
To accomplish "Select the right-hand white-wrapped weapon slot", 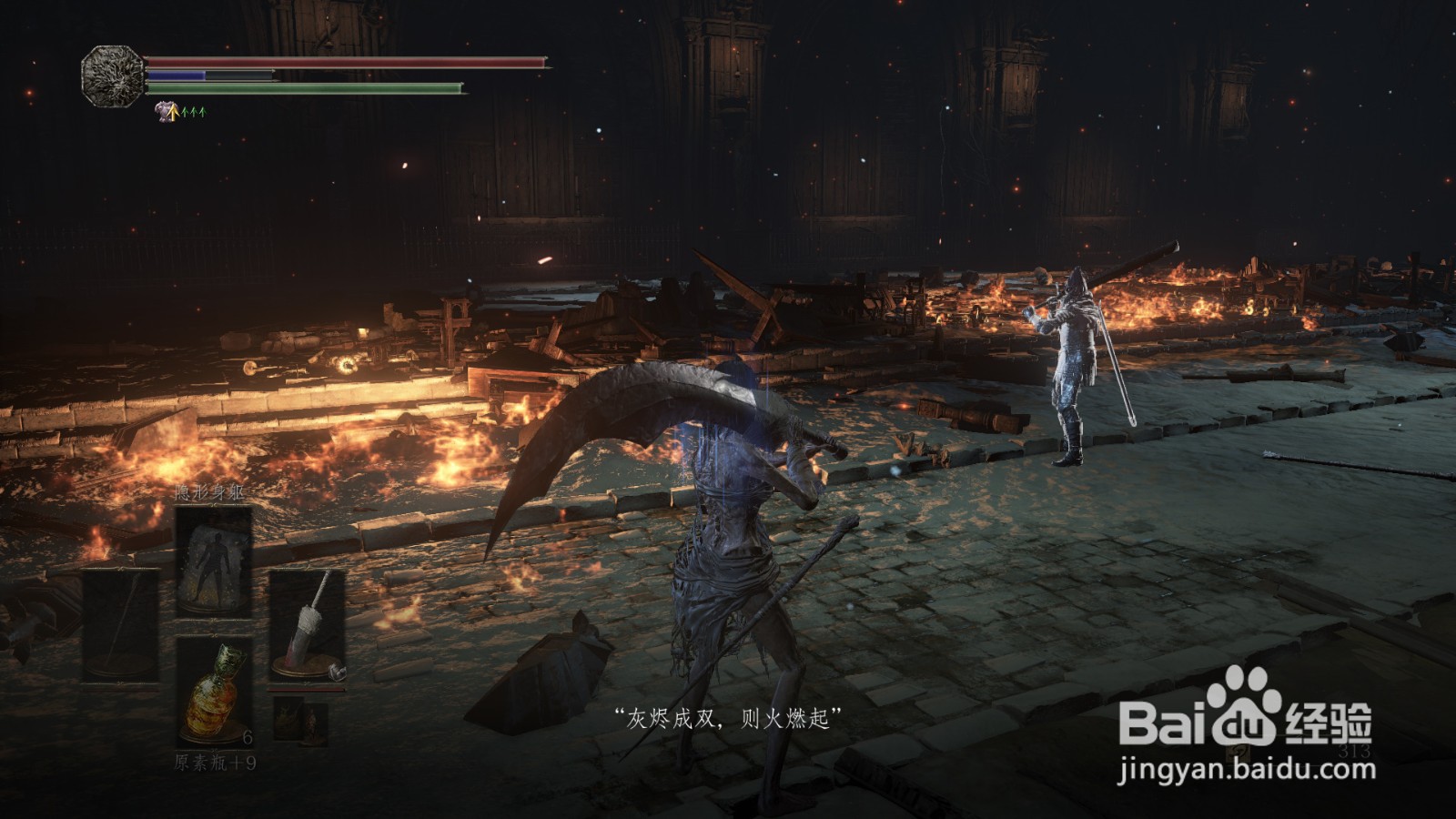I will pos(308,625).
